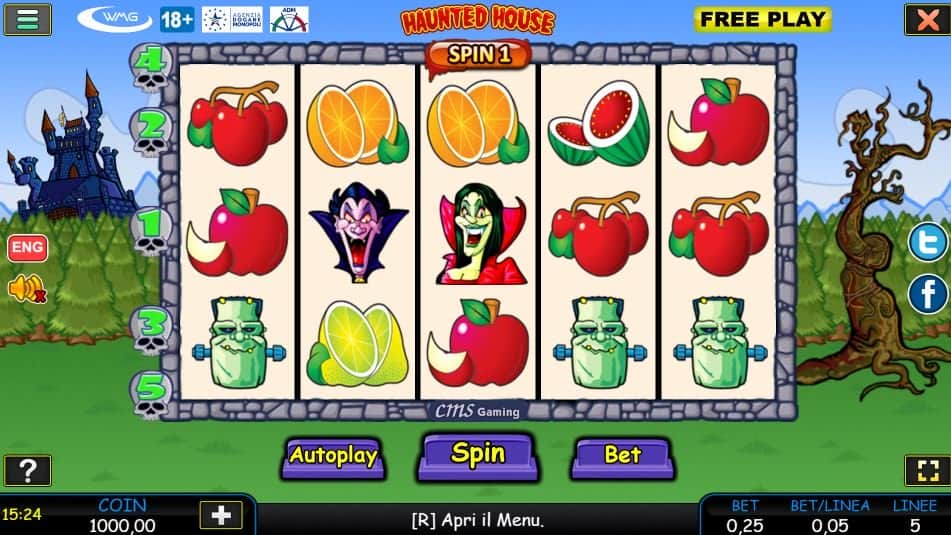Screen dimensions: 951x535
Task: Start the Spin button
Action: click(x=476, y=455)
